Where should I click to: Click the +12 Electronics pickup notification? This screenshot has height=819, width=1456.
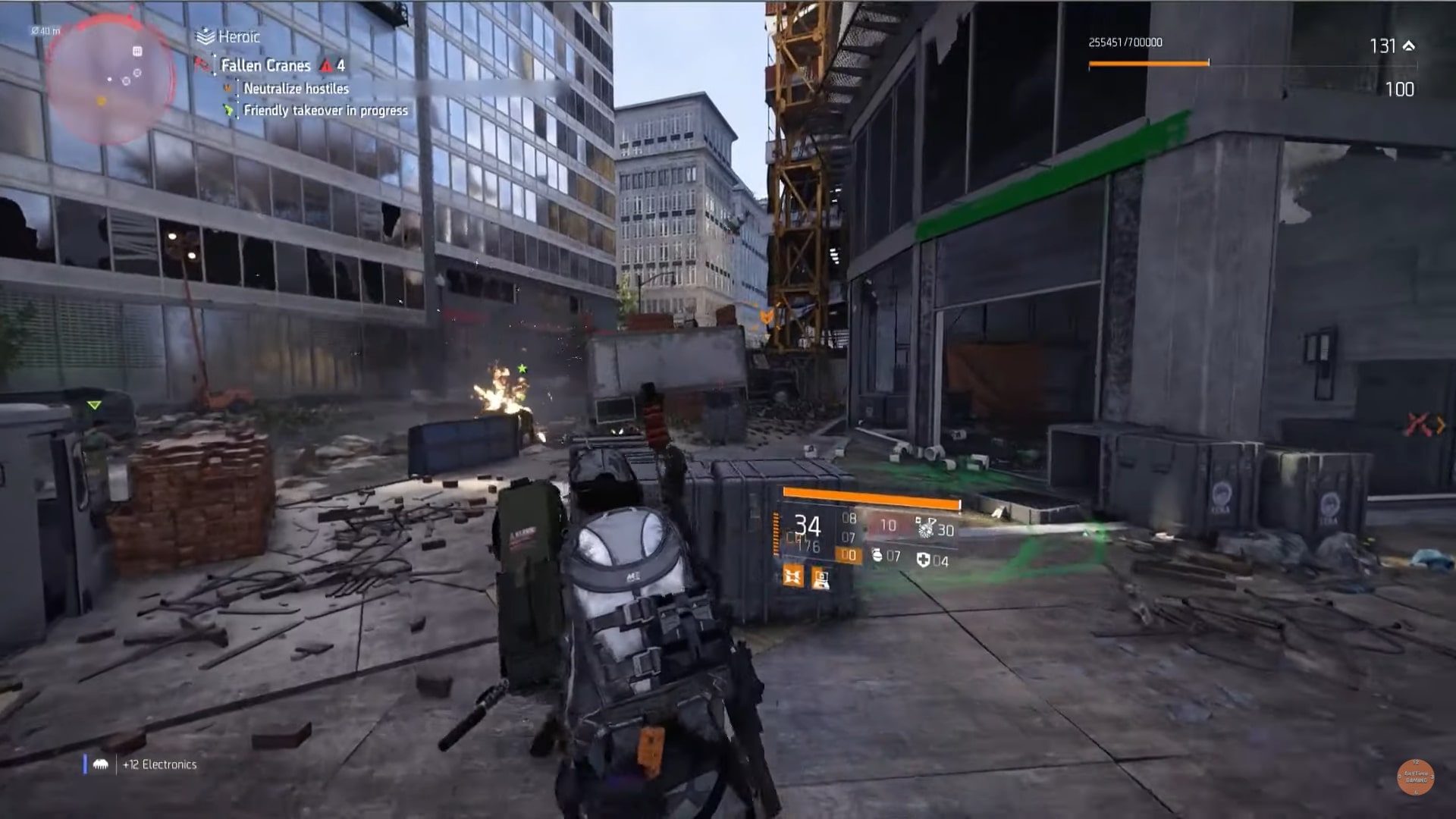click(x=160, y=764)
